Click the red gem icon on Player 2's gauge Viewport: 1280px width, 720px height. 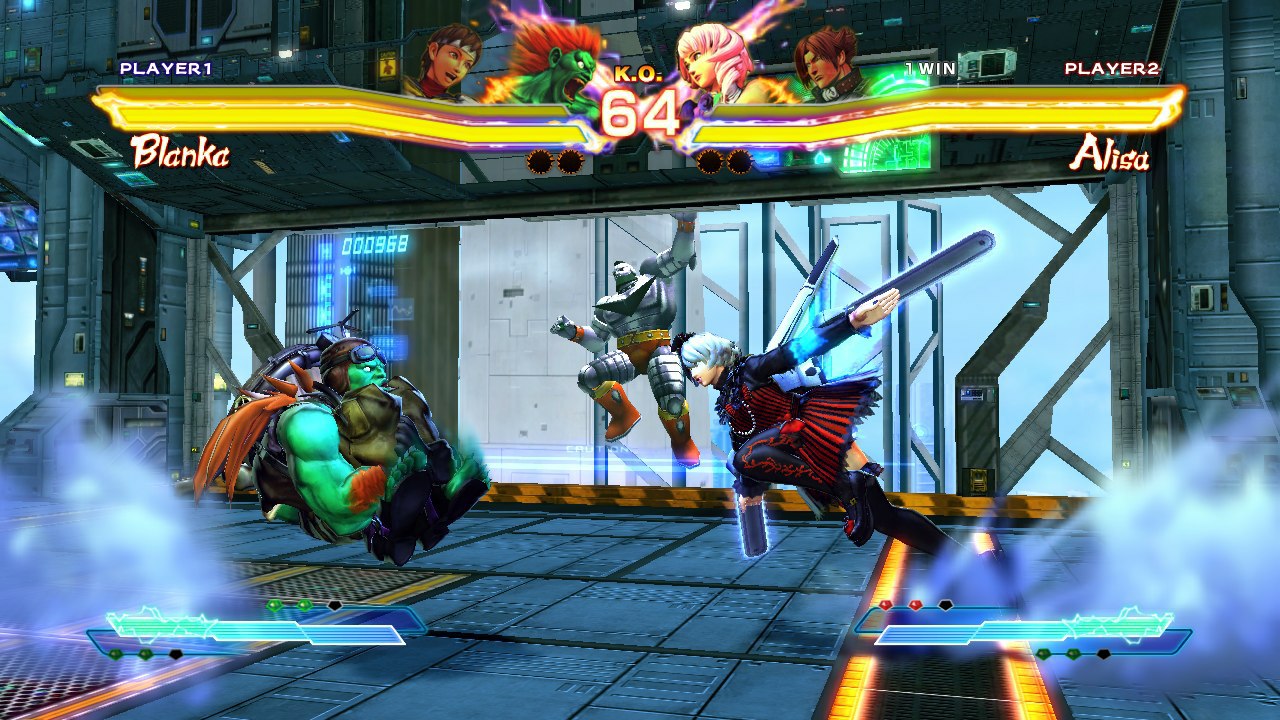coord(886,605)
